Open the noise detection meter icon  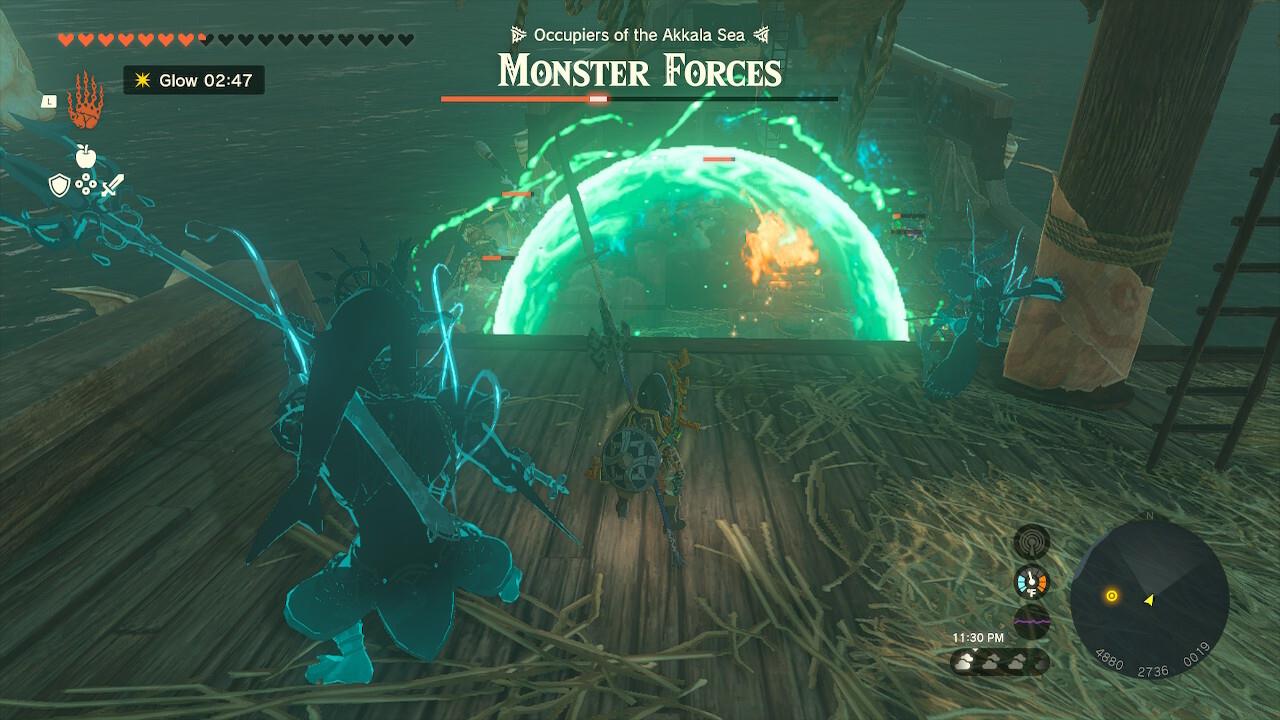[1031, 541]
